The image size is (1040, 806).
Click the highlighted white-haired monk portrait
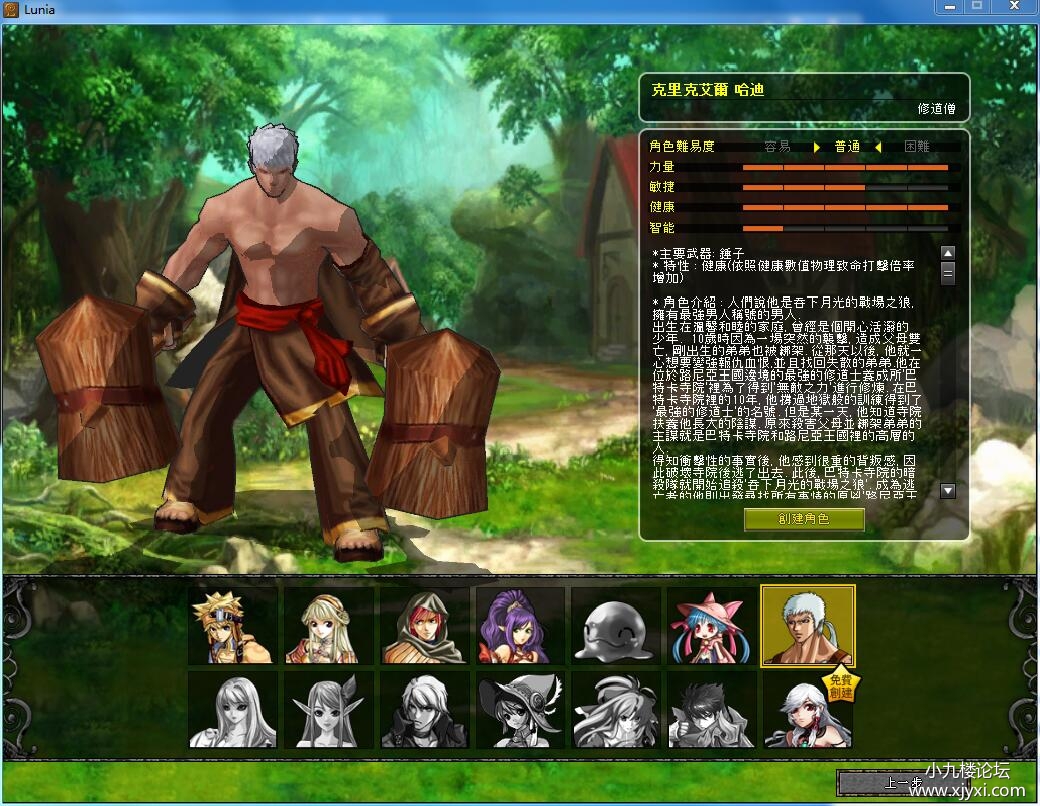coord(807,626)
